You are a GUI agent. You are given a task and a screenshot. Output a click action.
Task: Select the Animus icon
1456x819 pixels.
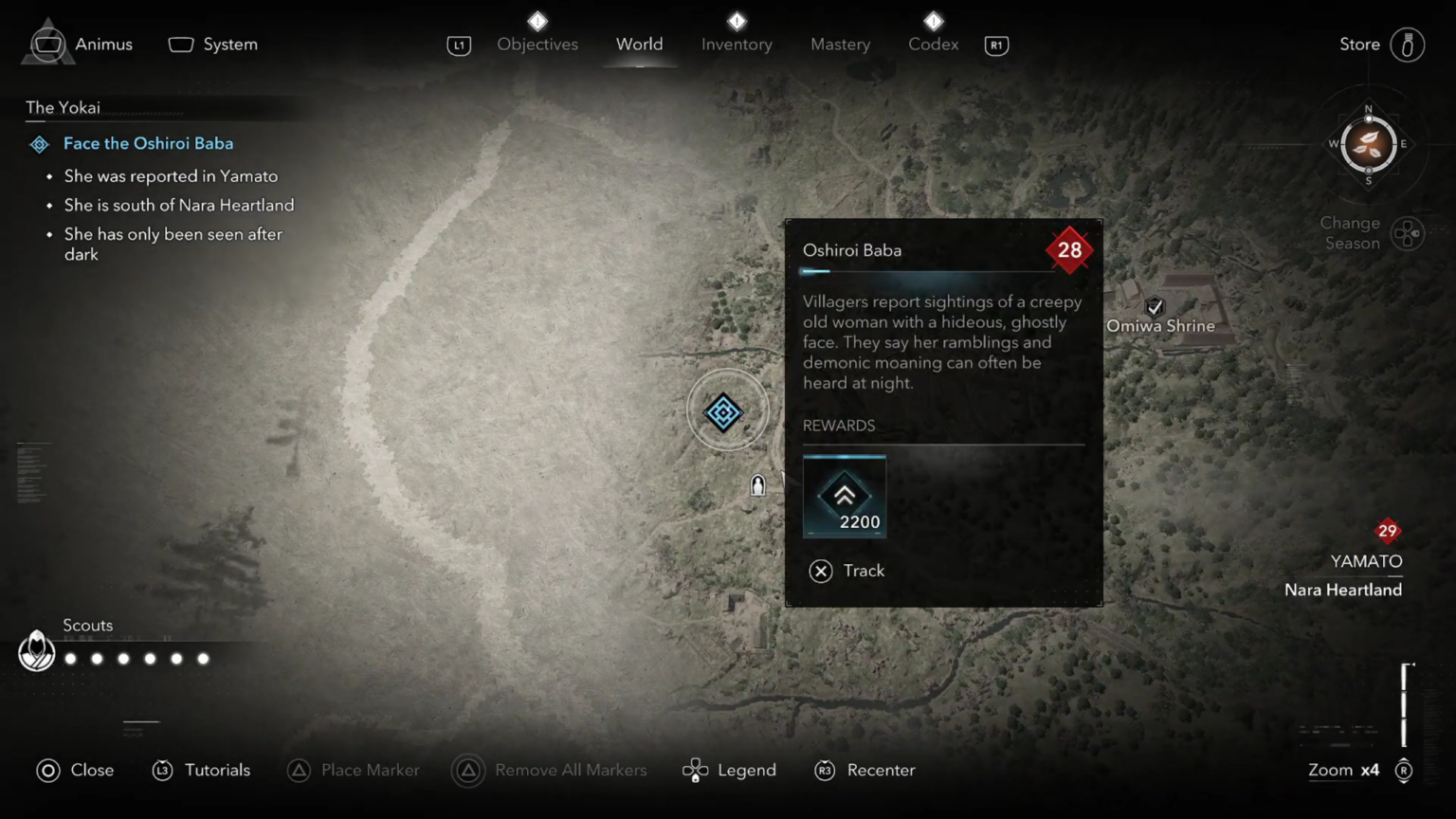click(x=48, y=44)
